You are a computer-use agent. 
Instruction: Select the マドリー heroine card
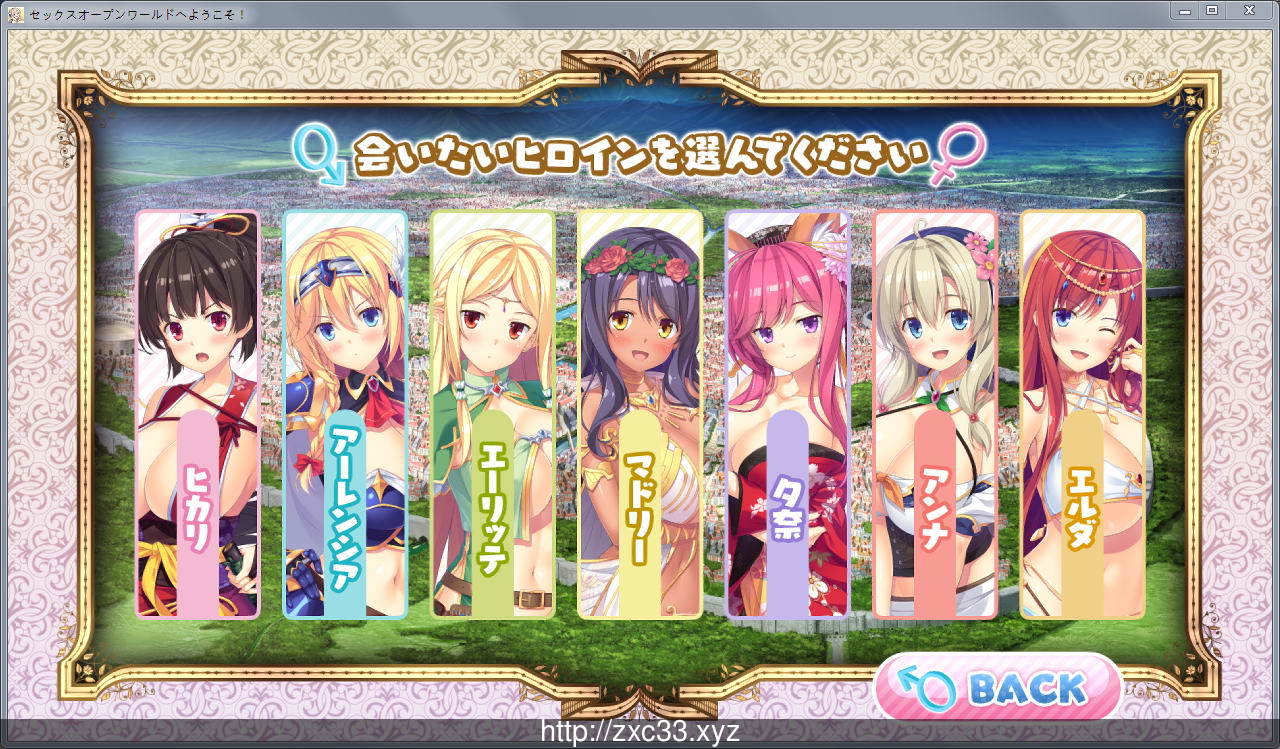point(640,413)
